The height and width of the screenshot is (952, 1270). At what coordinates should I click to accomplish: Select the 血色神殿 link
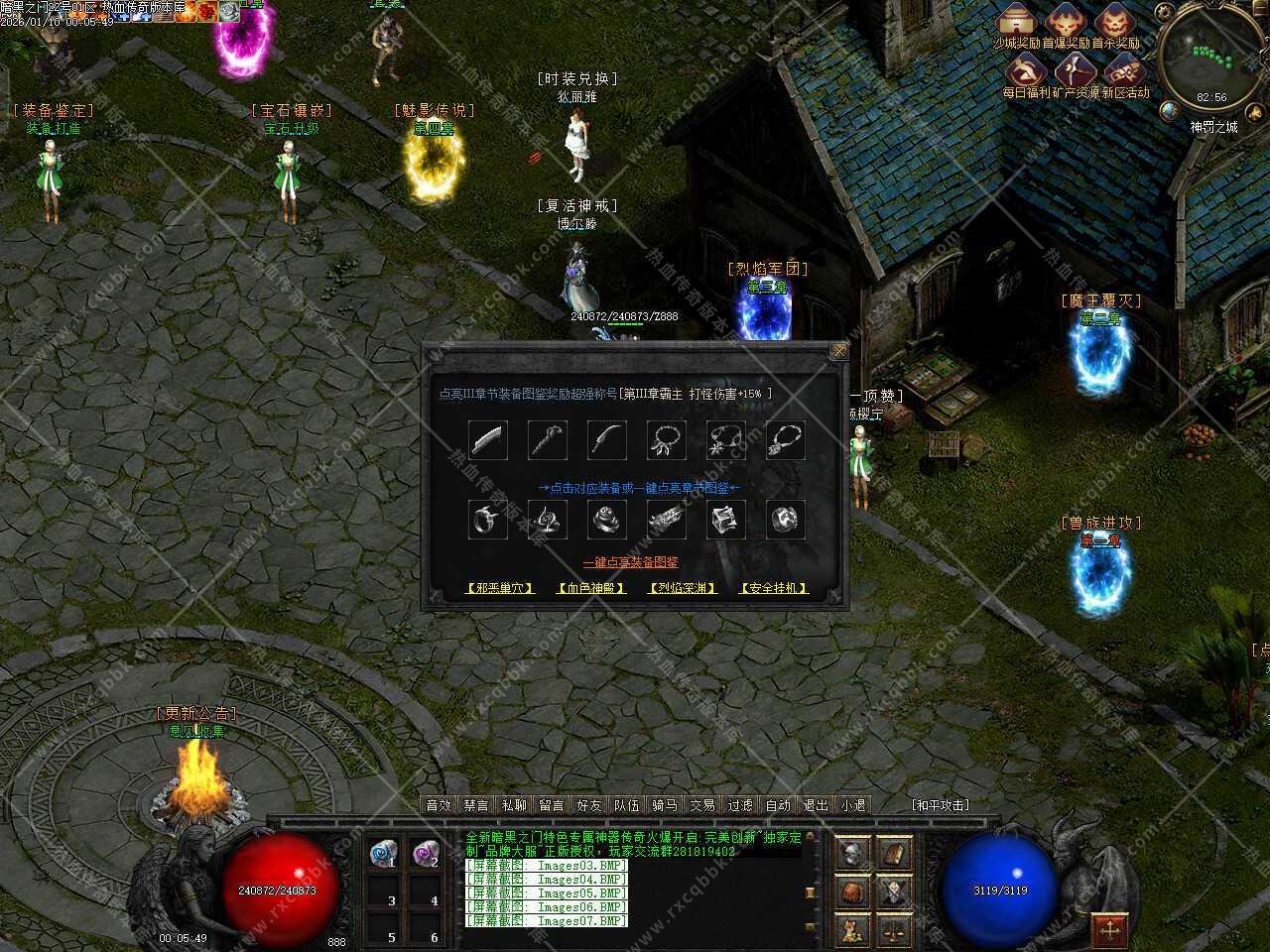(591, 588)
